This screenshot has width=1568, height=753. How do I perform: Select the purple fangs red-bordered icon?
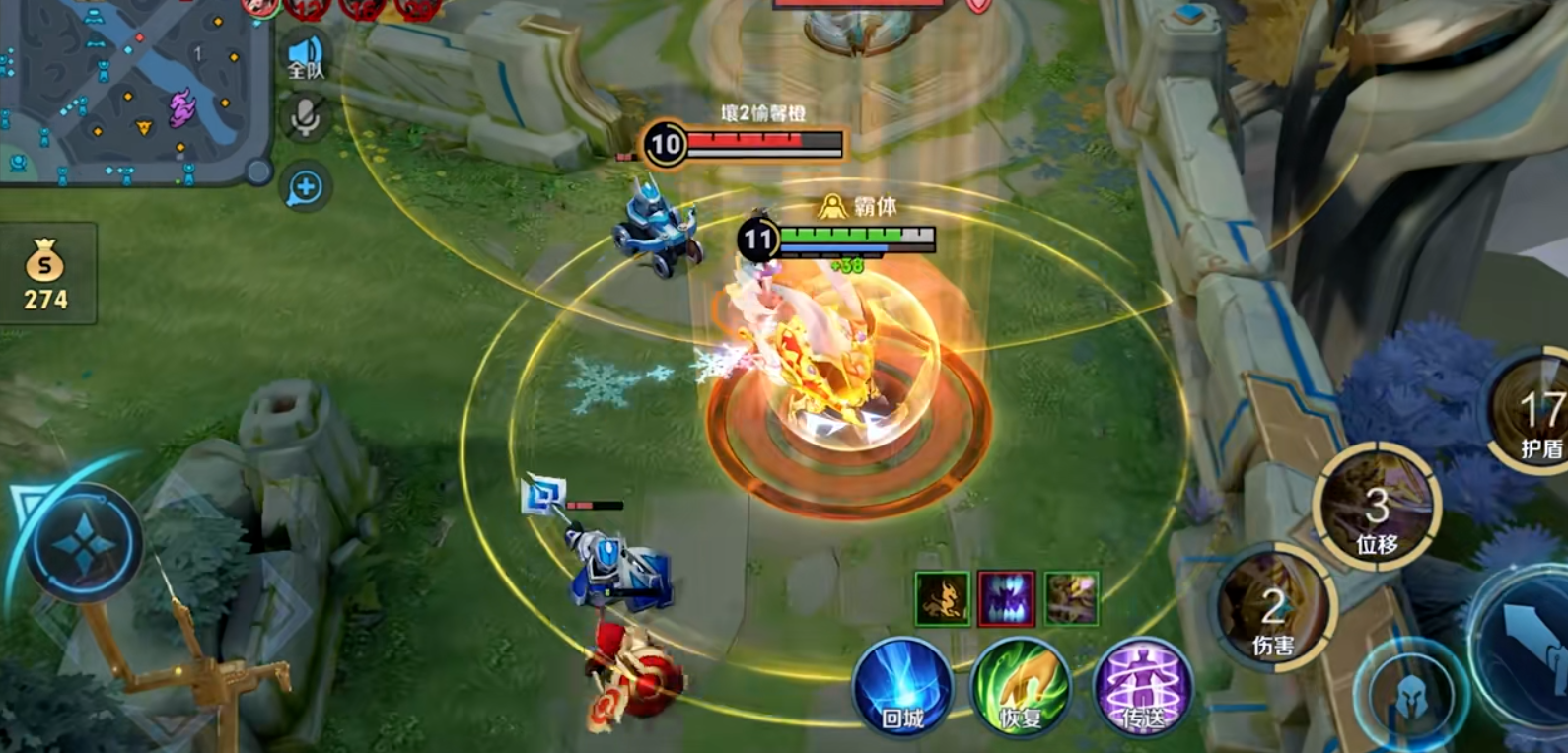(1007, 598)
